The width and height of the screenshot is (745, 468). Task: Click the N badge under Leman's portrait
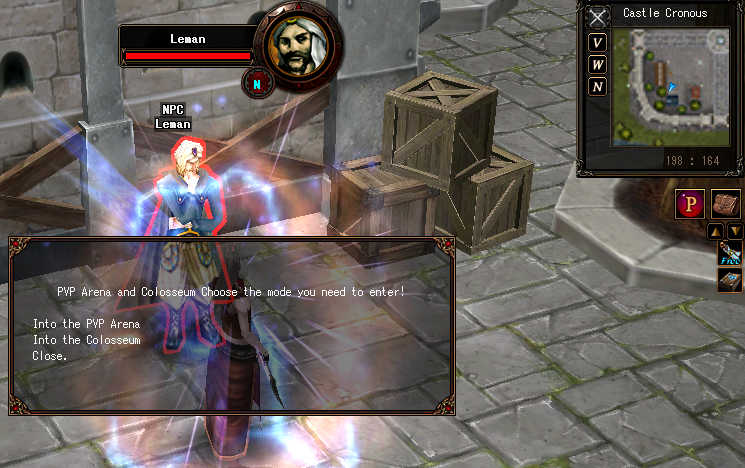pyautogui.click(x=257, y=84)
